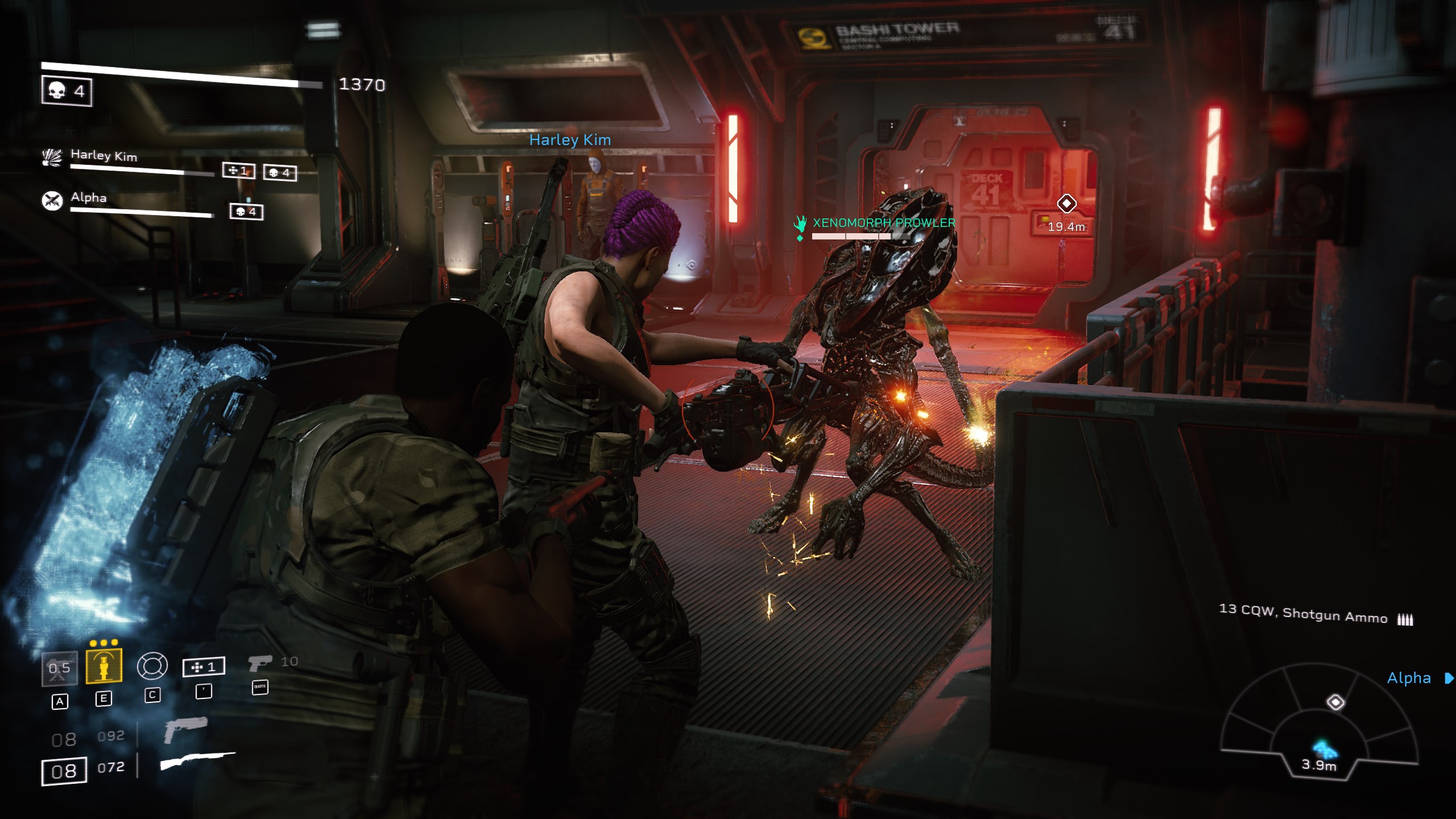Click the Alpha off-screen teammate indicator
This screenshot has height=819, width=1456.
[1449, 678]
